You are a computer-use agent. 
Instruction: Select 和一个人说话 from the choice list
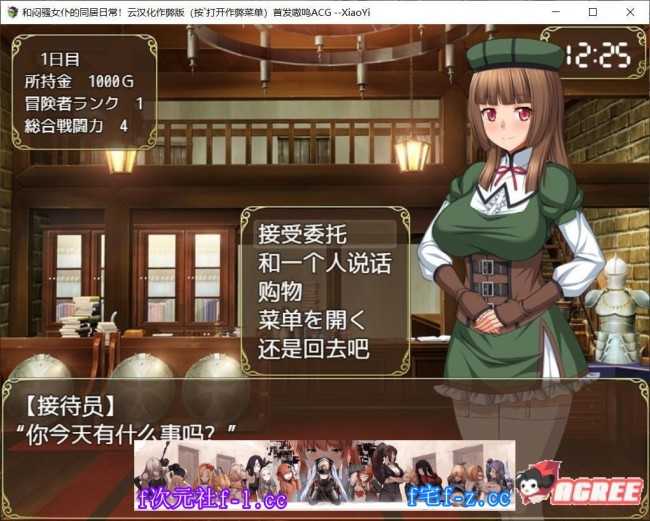tap(323, 265)
